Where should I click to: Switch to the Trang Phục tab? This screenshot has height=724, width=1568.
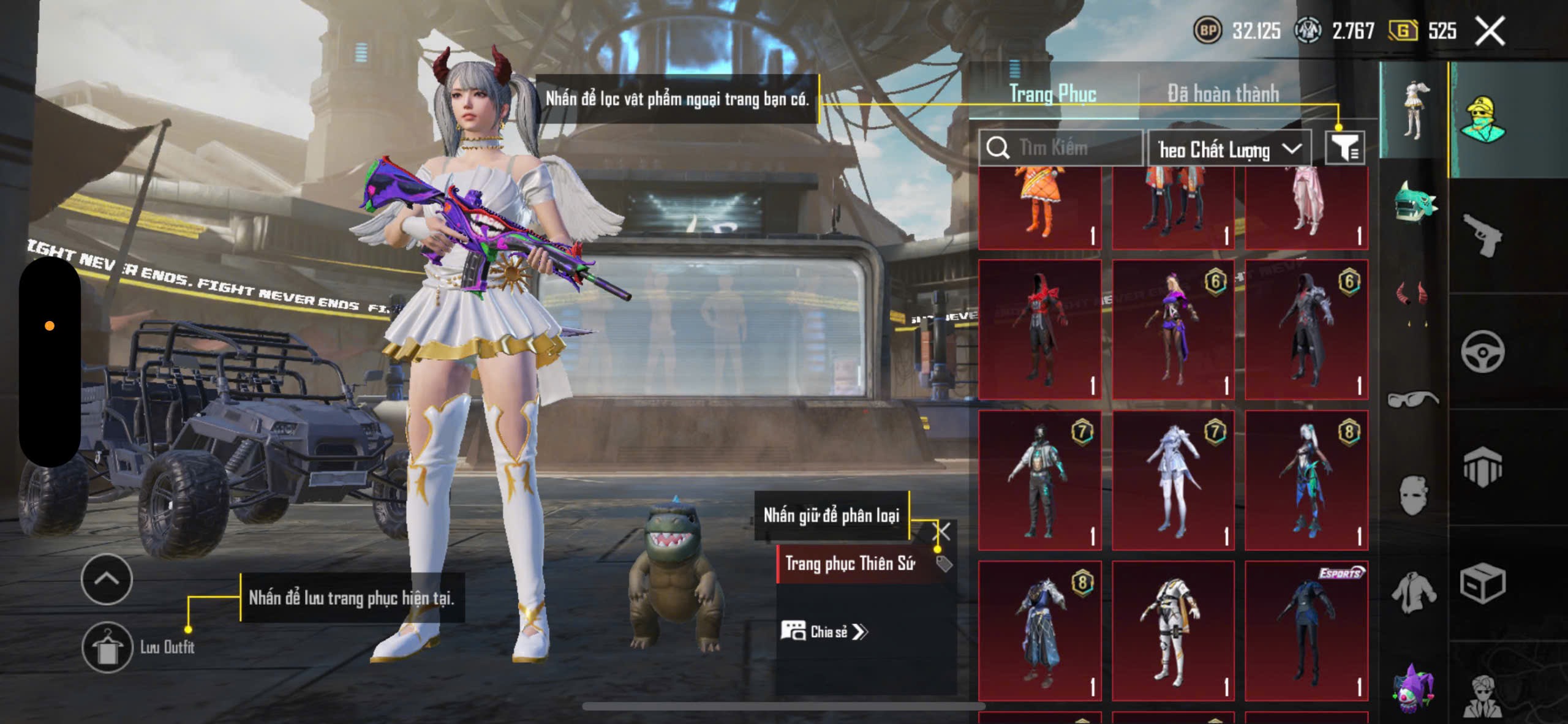coord(1052,94)
